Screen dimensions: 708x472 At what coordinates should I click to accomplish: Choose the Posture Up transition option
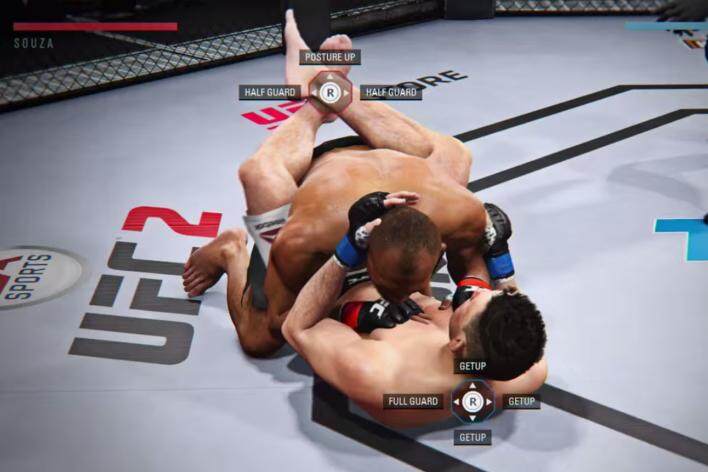tap(329, 58)
